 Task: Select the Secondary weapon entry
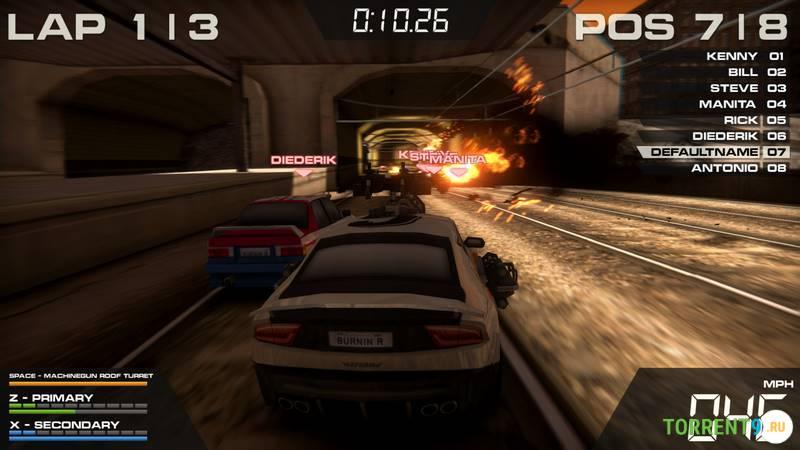point(64,425)
